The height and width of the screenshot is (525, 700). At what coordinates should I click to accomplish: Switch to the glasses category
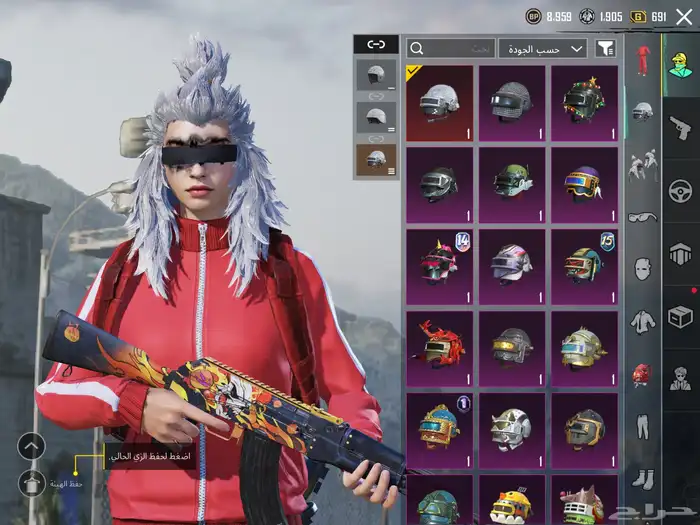(642, 217)
